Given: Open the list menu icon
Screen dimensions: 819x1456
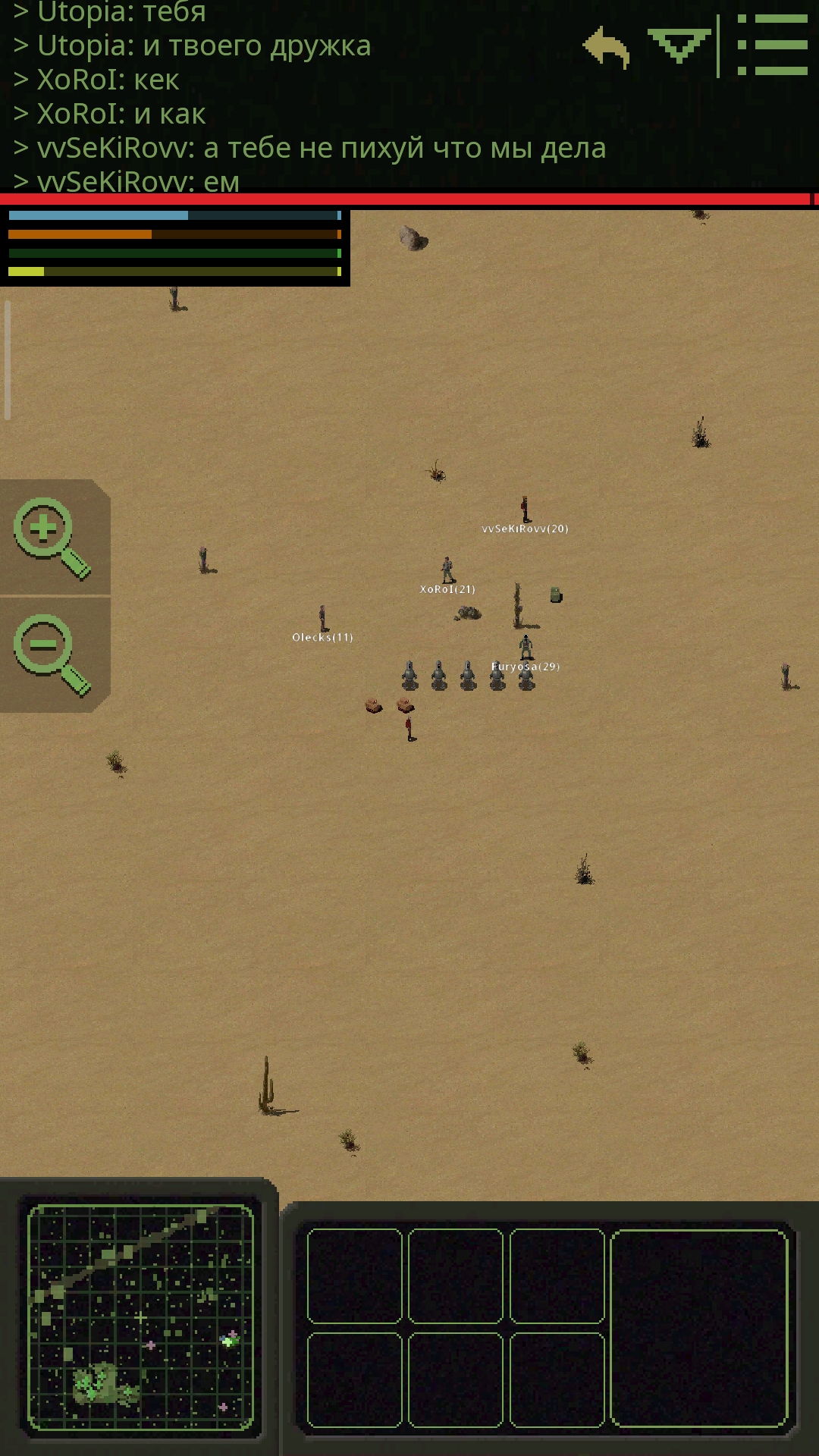Looking at the screenshot, I should pyautogui.click(x=773, y=45).
